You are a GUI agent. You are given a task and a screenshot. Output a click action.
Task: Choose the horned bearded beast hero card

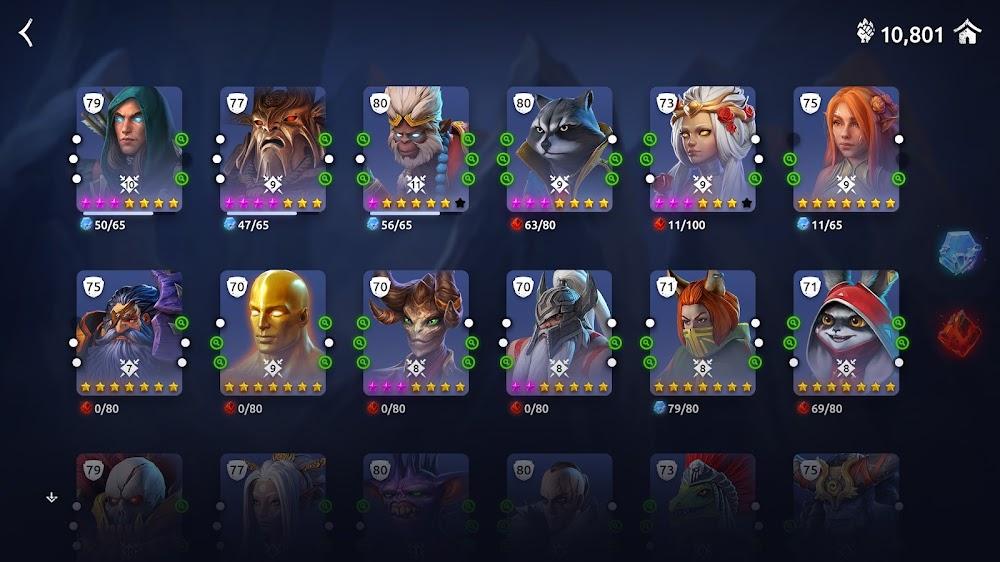(x=273, y=147)
